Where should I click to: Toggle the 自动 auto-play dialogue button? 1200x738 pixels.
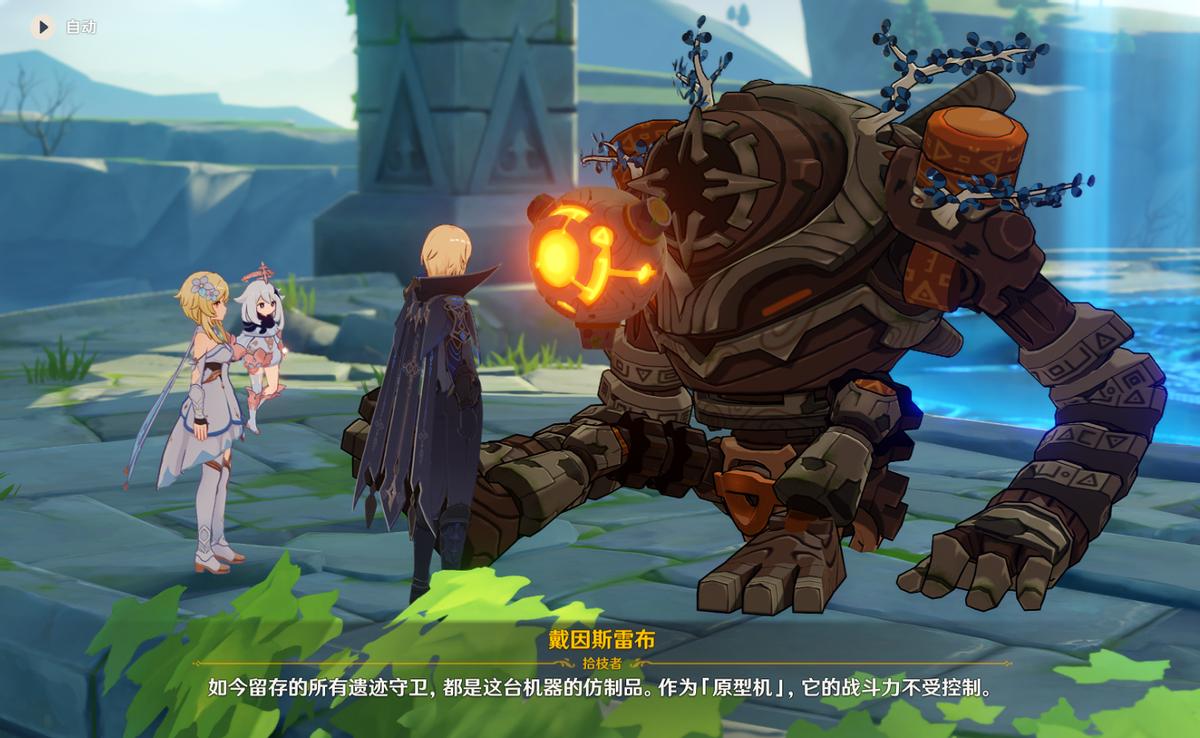pos(43,27)
